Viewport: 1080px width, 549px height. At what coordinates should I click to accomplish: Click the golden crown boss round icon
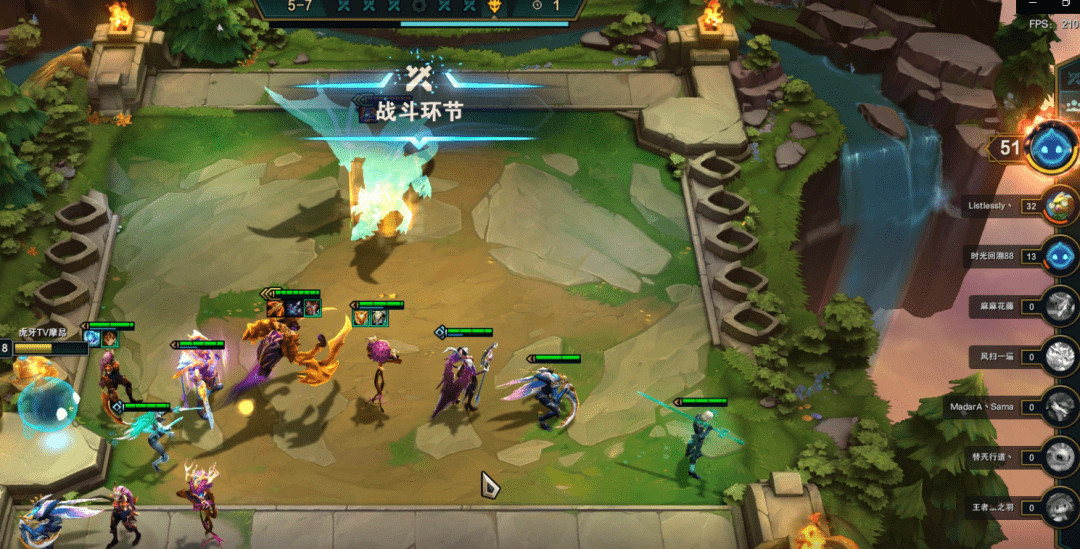pyautogui.click(x=493, y=6)
